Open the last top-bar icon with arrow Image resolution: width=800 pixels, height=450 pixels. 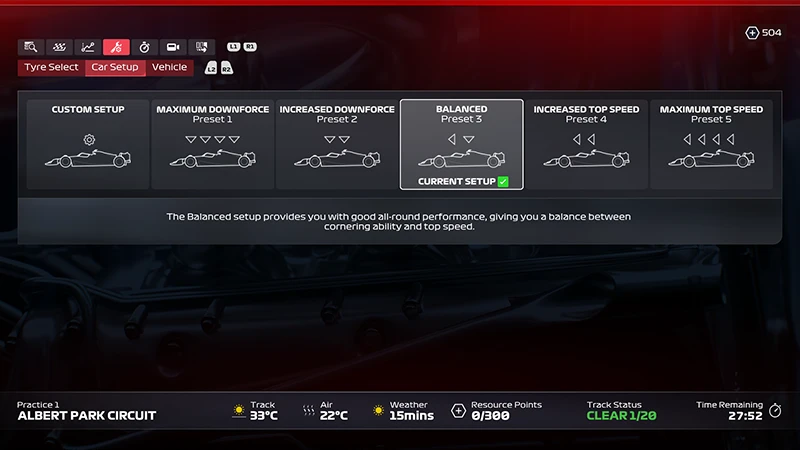[x=201, y=47]
